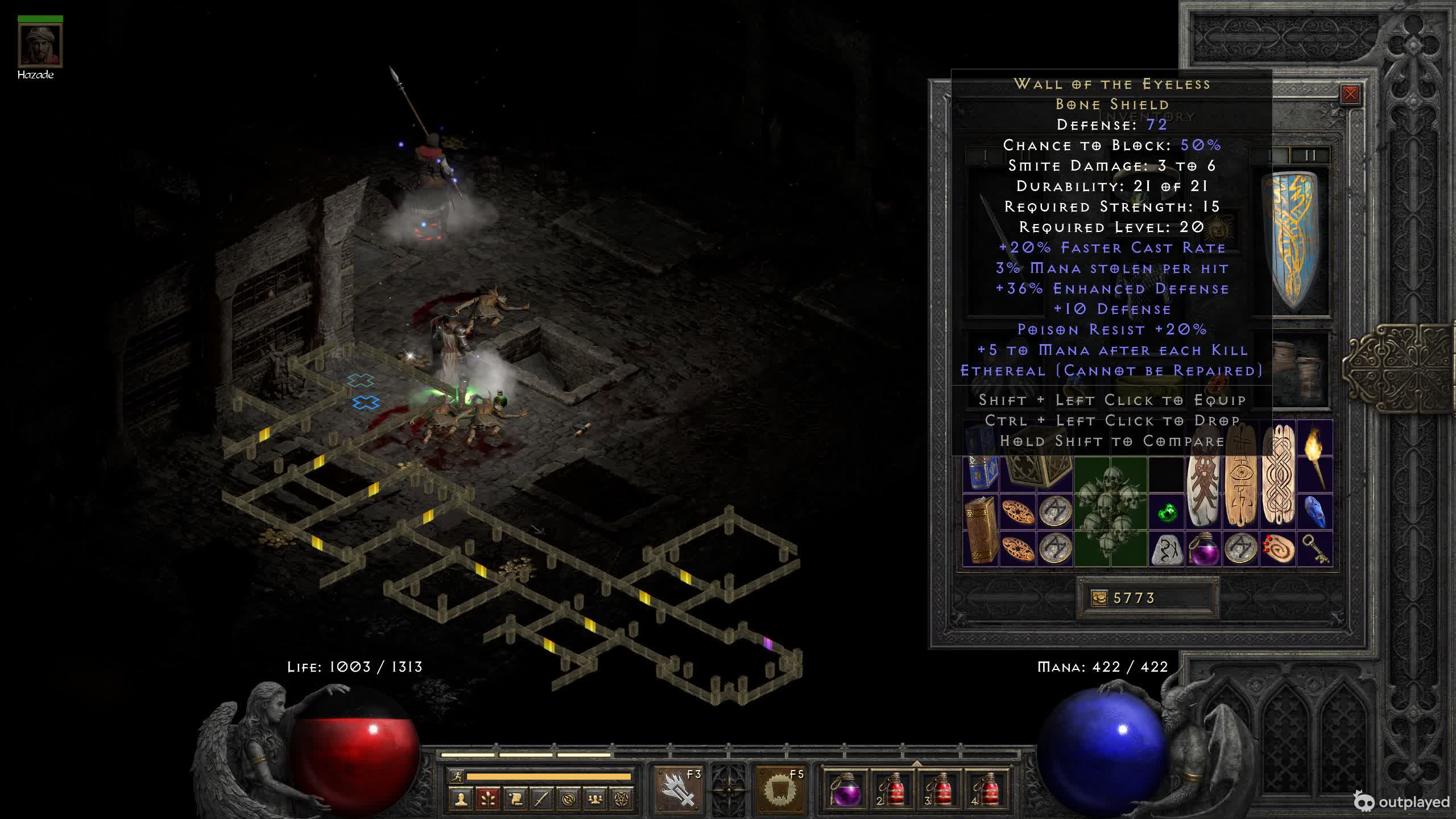The width and height of the screenshot is (1456, 819).
Task: Toggle the run/walk button
Action: tap(457, 776)
